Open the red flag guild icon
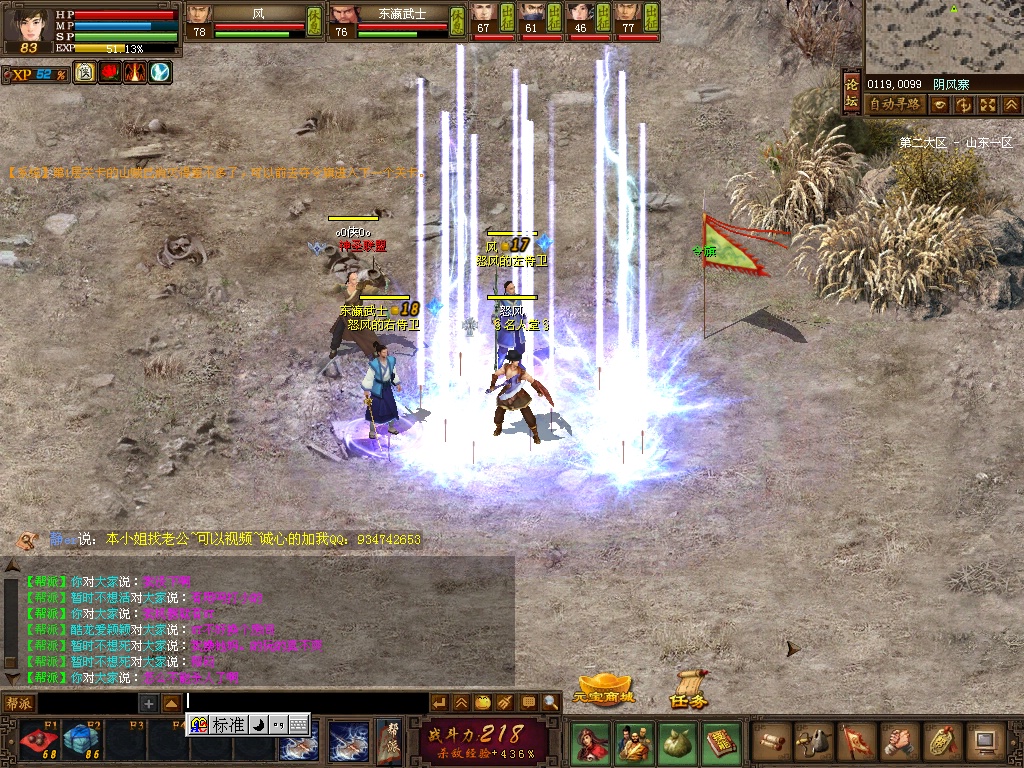Viewport: 1024px width, 768px height. [x=856, y=742]
